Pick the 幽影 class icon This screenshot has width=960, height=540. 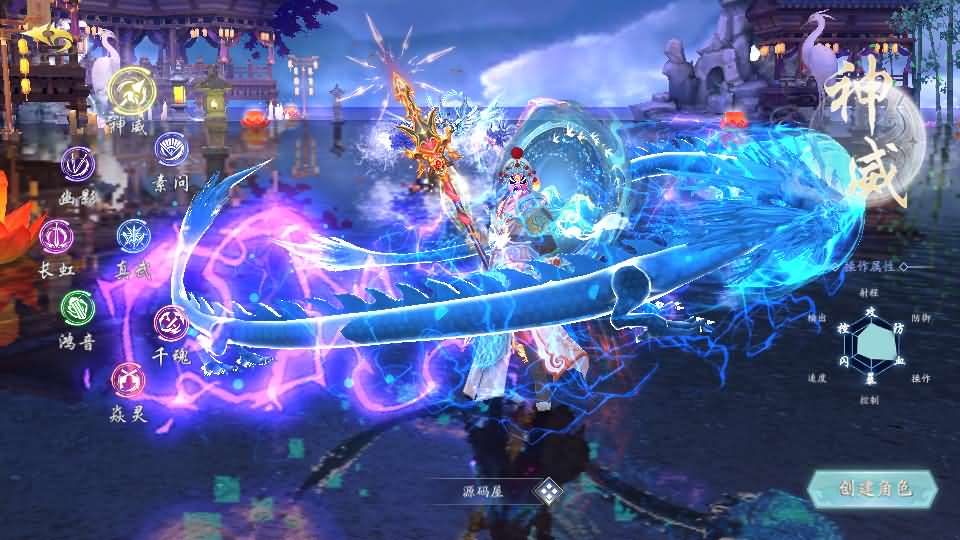click(x=78, y=163)
